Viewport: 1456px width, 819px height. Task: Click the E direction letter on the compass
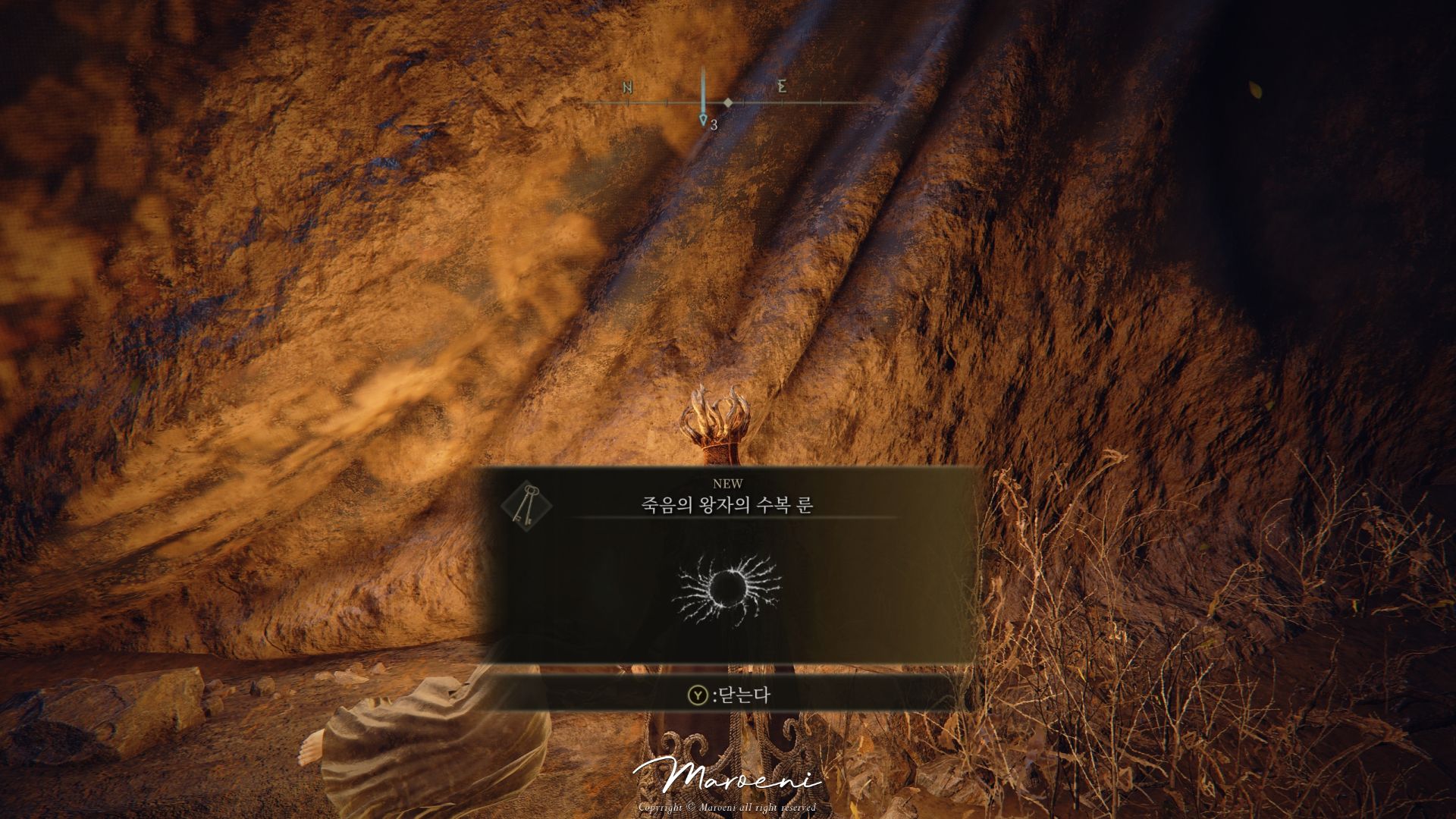(x=781, y=87)
